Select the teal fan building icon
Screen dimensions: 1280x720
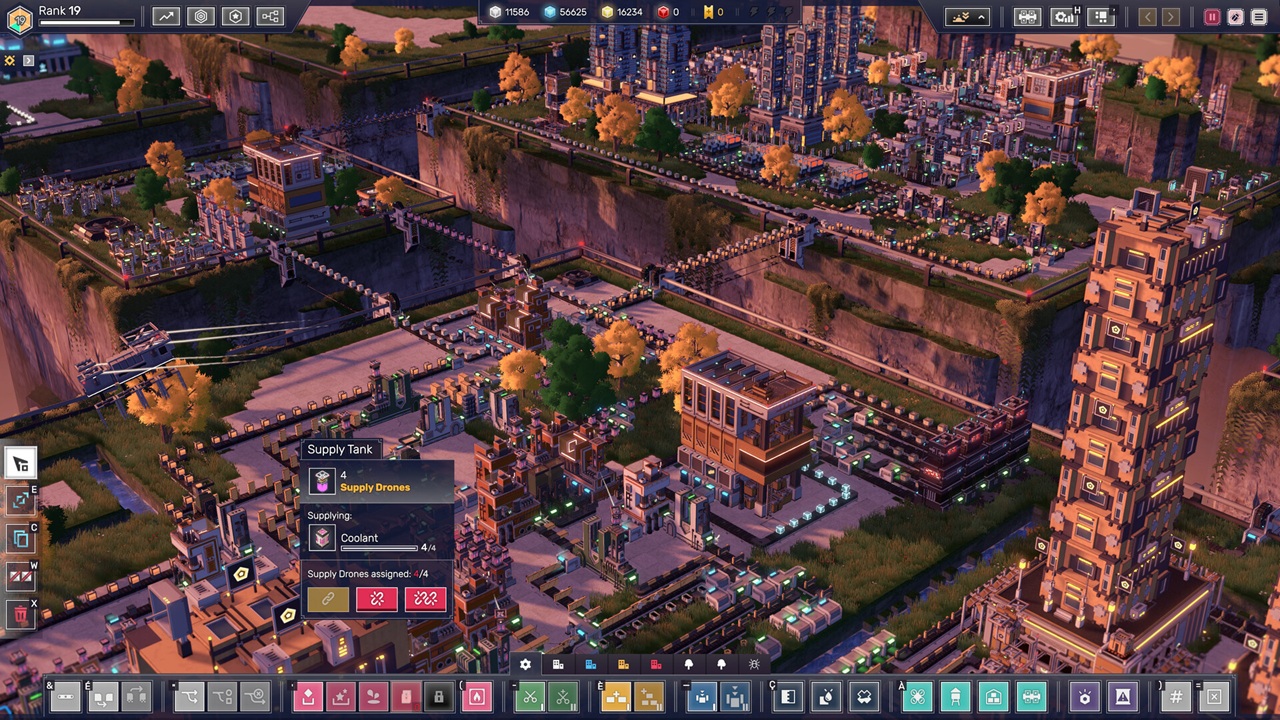[918, 696]
